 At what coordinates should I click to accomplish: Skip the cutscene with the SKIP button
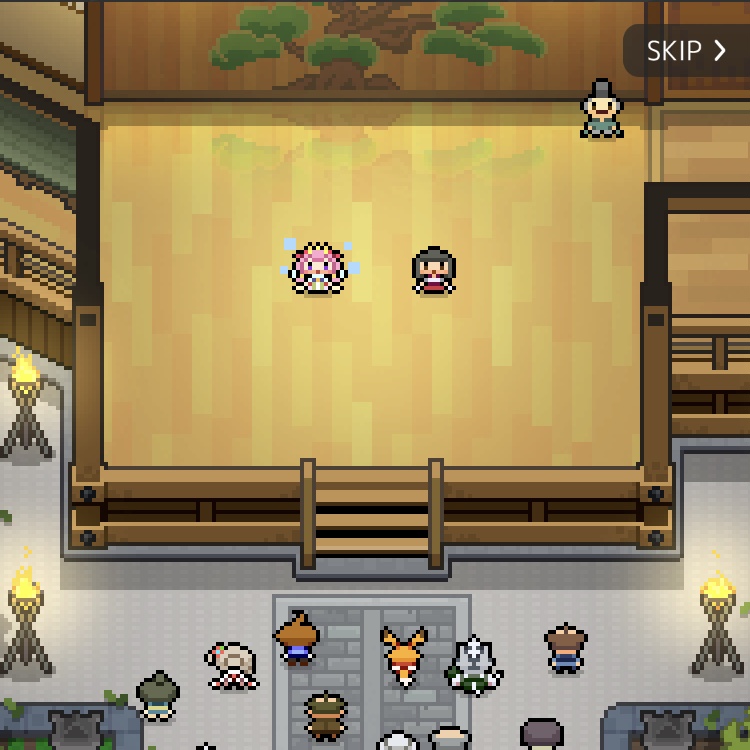coord(686,51)
